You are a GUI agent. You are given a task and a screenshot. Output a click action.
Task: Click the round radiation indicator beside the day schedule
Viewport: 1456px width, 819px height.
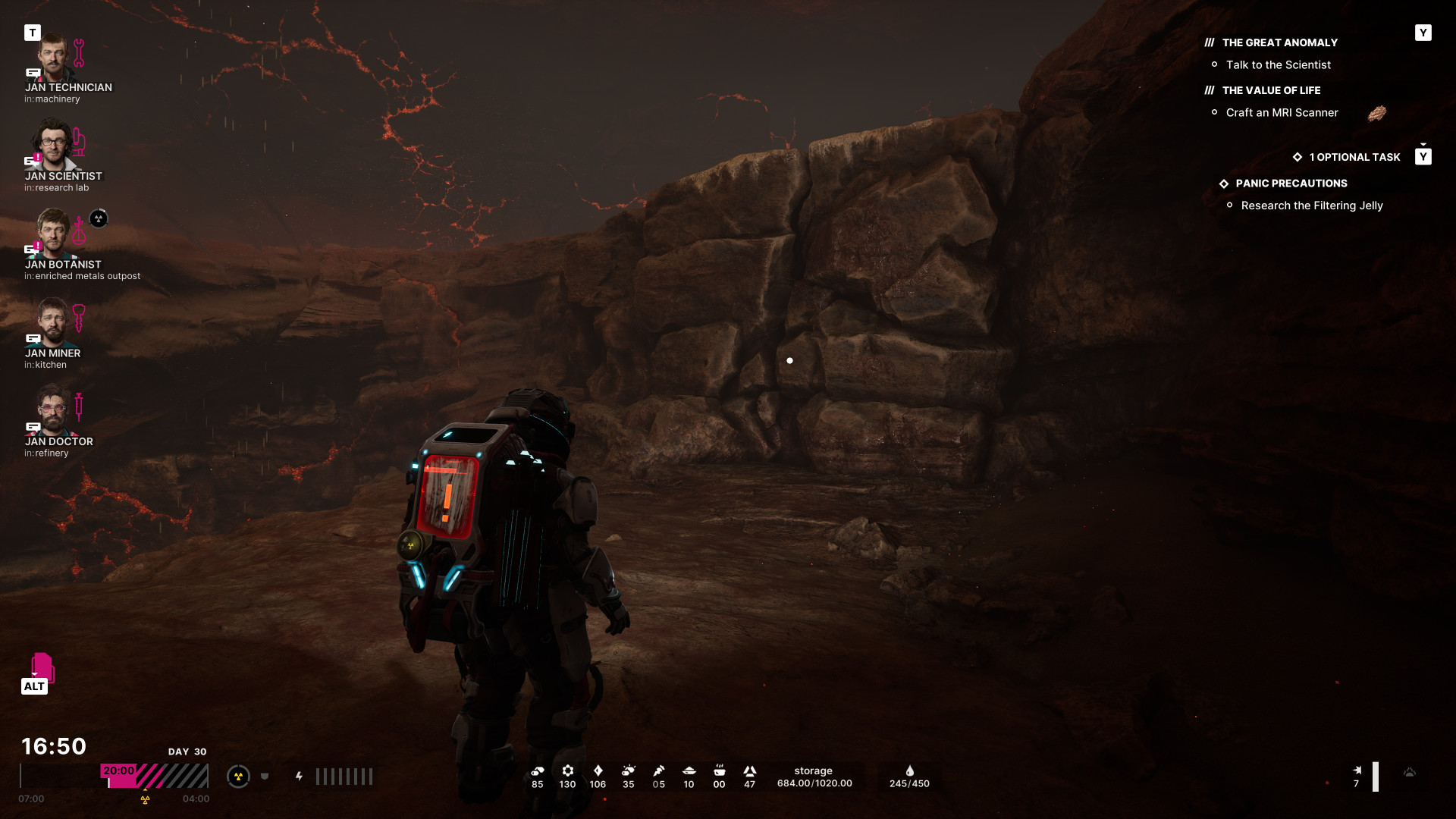pos(238,777)
